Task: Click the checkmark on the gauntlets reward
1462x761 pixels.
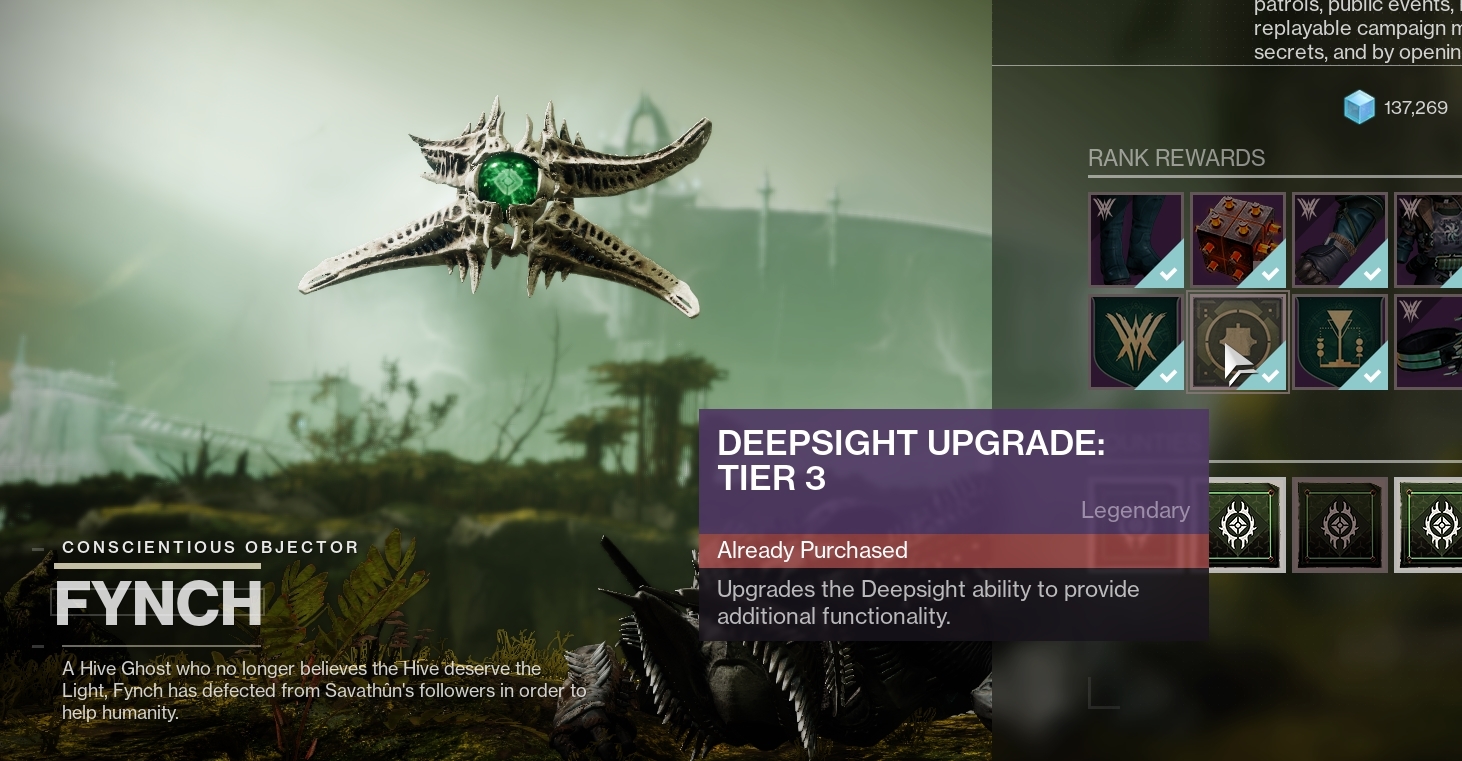Action: 1372,273
